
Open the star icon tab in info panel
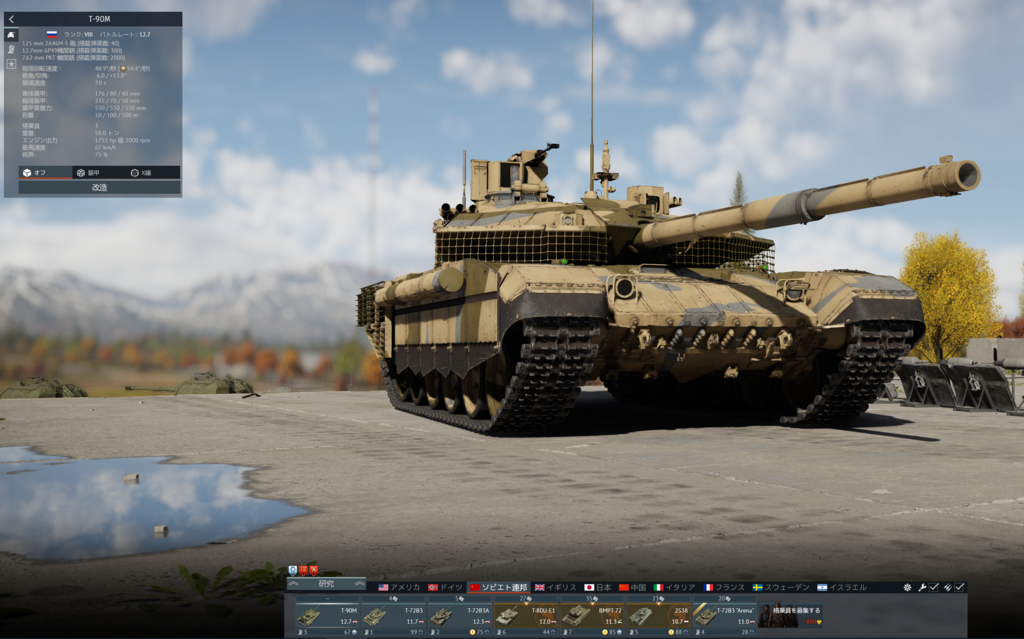(11, 63)
